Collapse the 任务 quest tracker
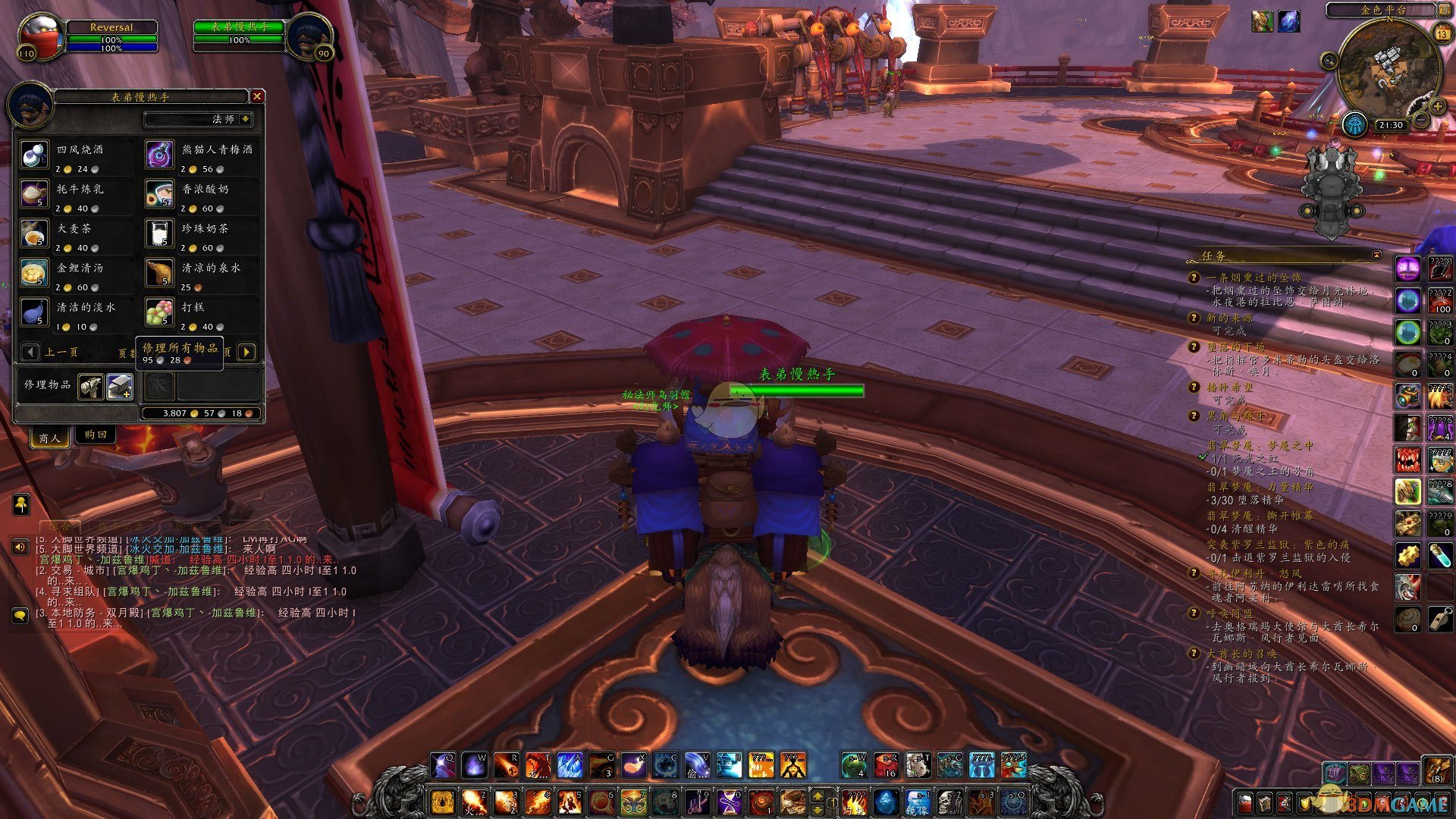 point(1376,255)
